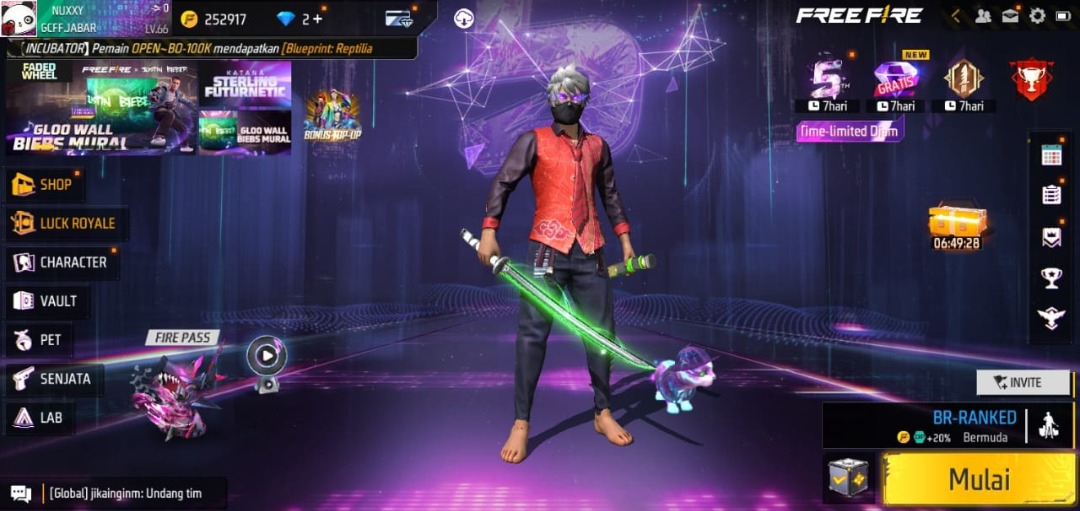Open the settings gear icon
Screen dimensions: 1080x511
[1037, 16]
